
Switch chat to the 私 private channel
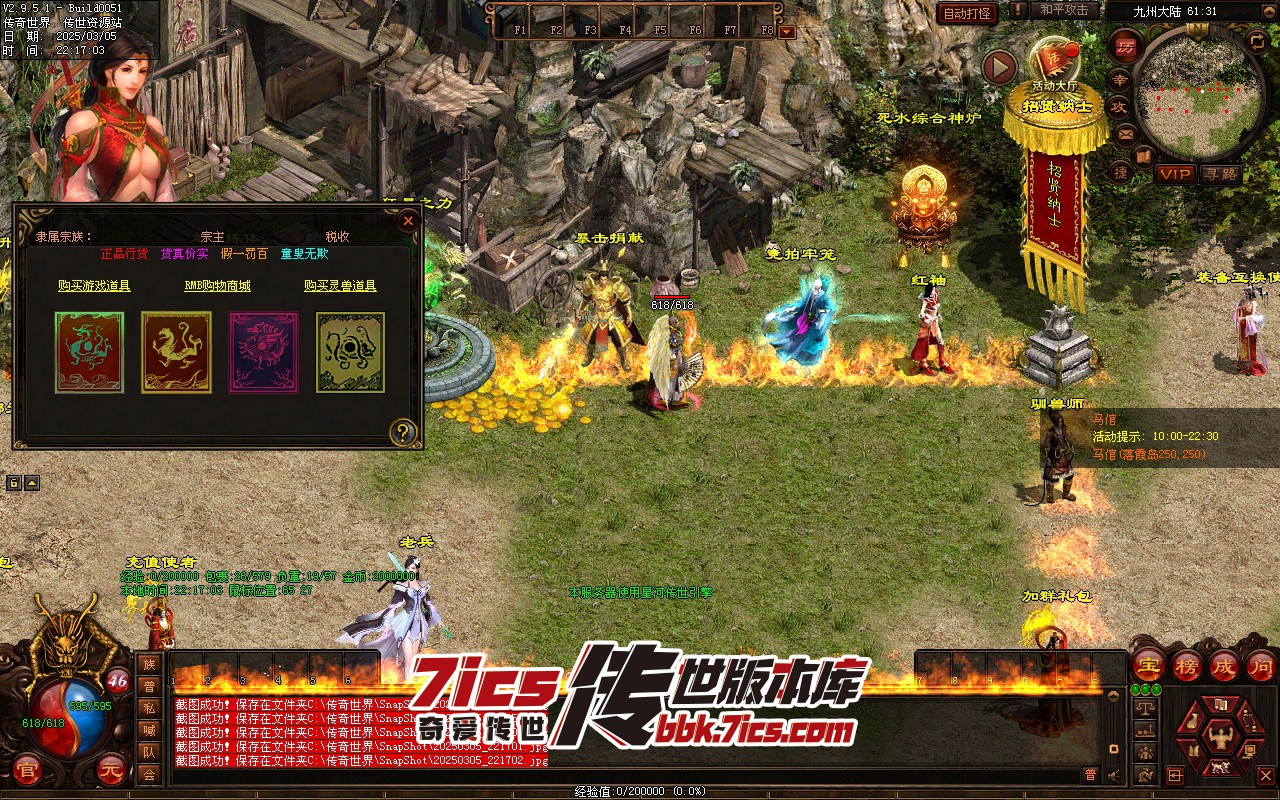point(149,707)
